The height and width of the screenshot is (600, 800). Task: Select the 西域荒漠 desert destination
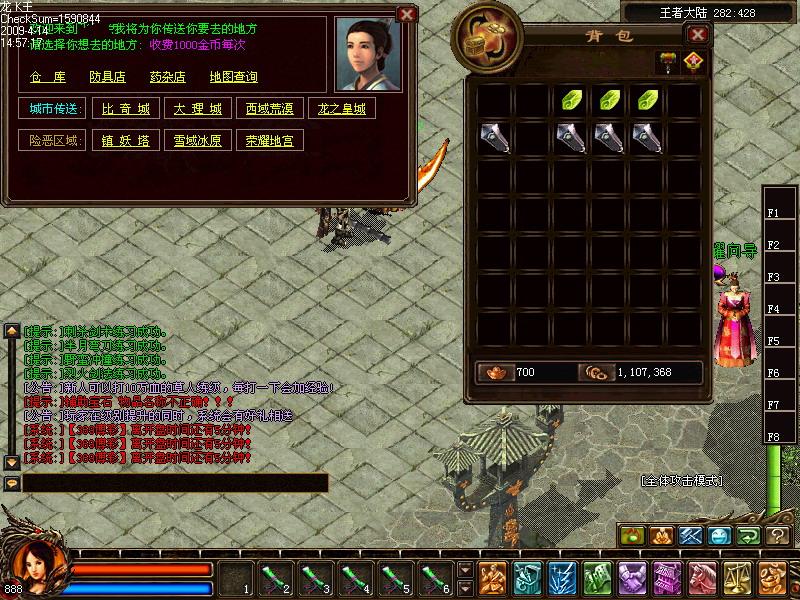[x=269, y=108]
